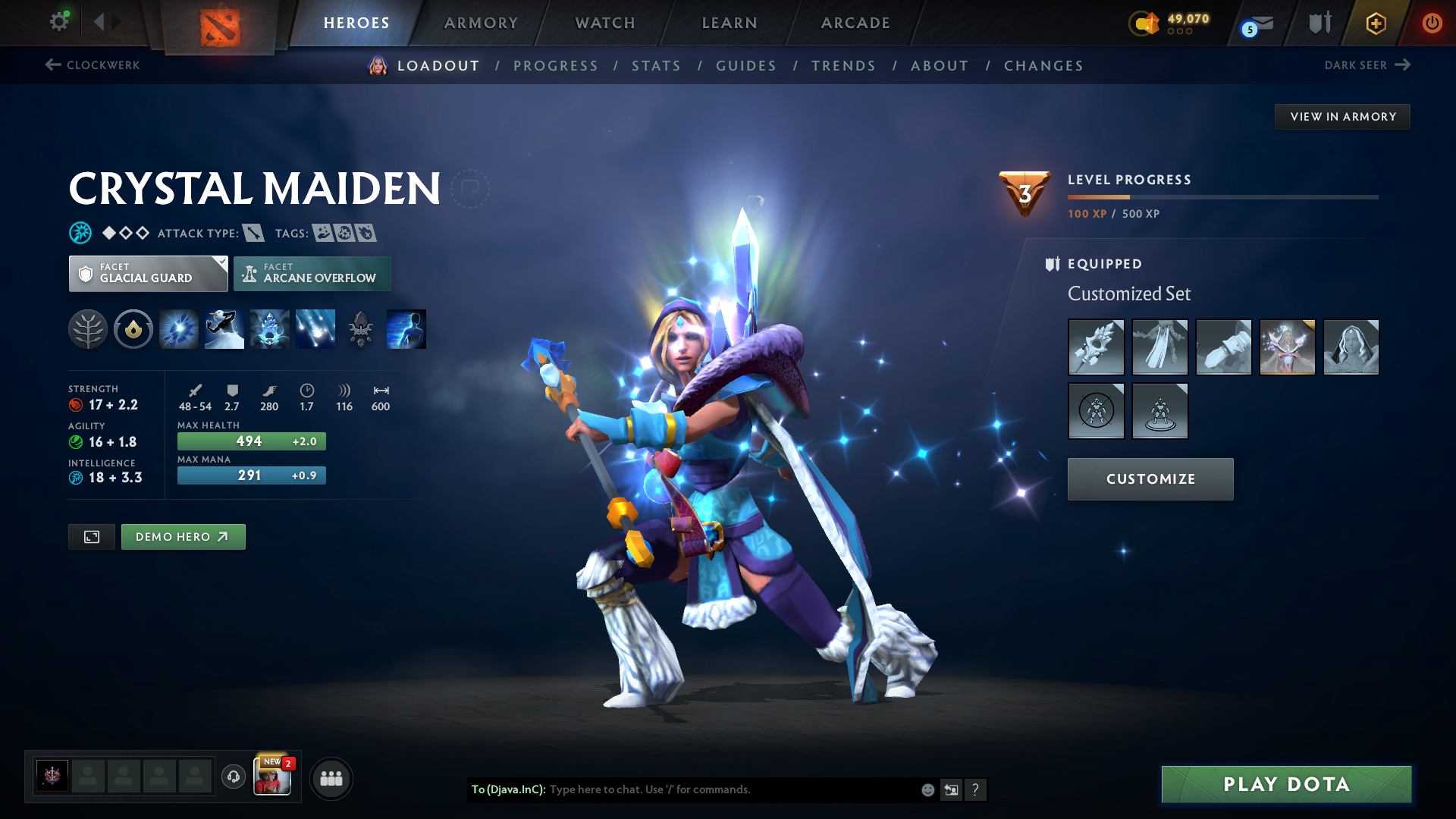The width and height of the screenshot is (1456, 819).
Task: Switch to the Watch tab
Action: [605, 23]
